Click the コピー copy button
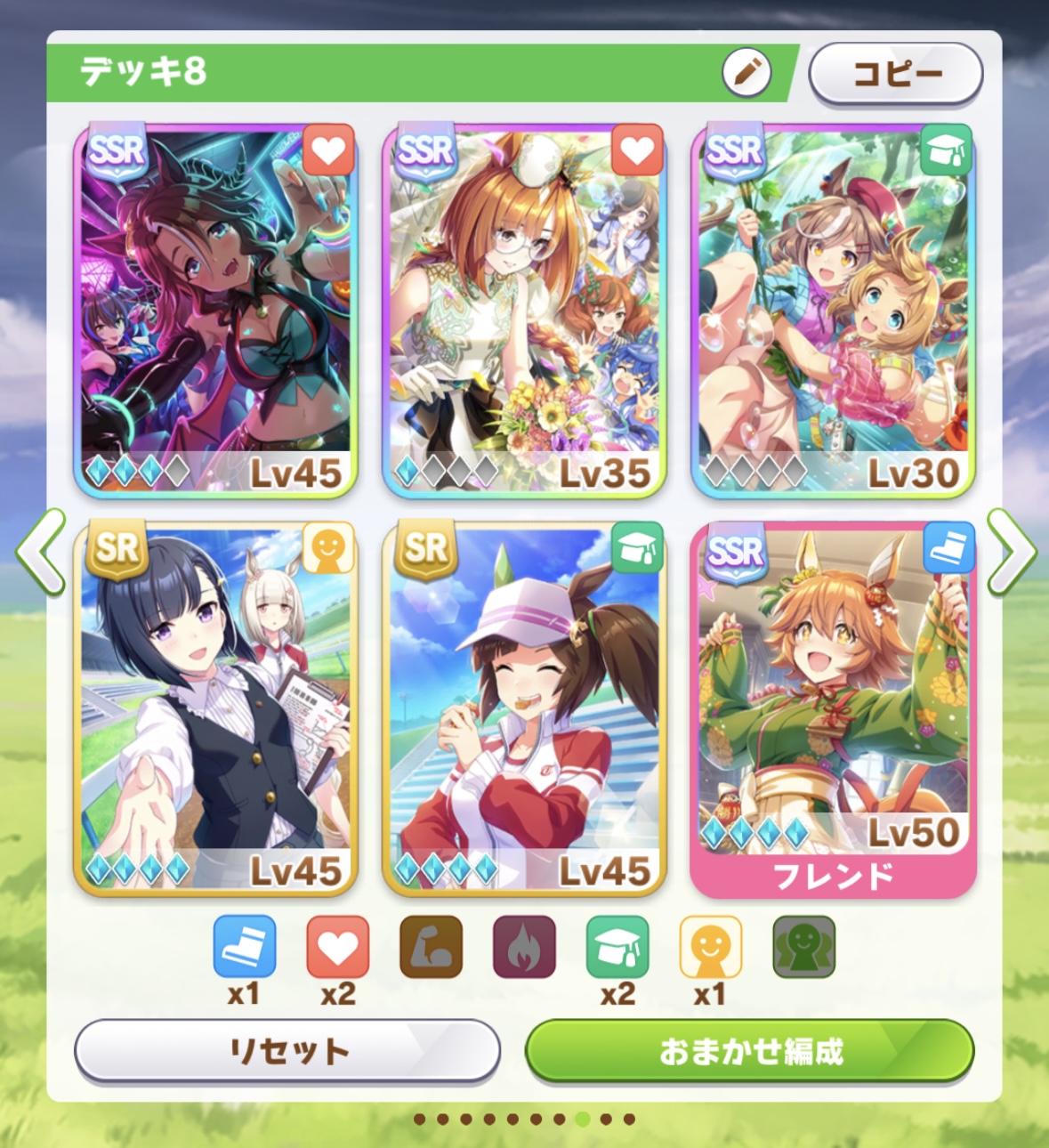The image size is (1049, 1148). coord(895,74)
